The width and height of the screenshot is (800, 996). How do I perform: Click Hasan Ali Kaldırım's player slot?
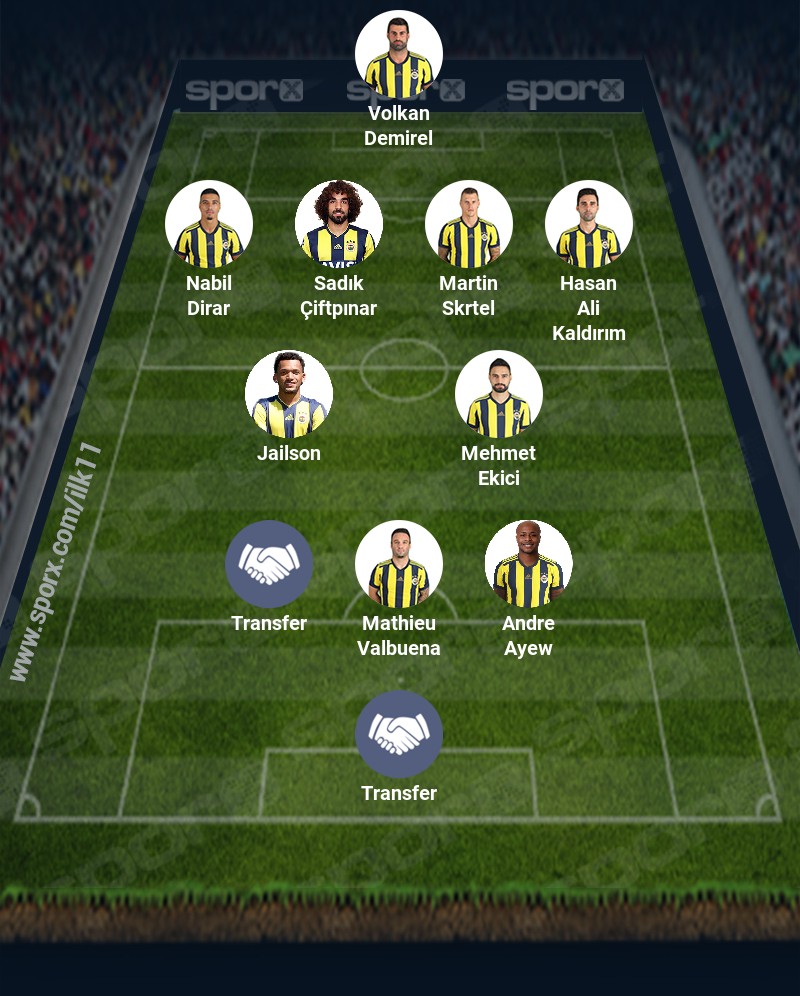click(589, 225)
